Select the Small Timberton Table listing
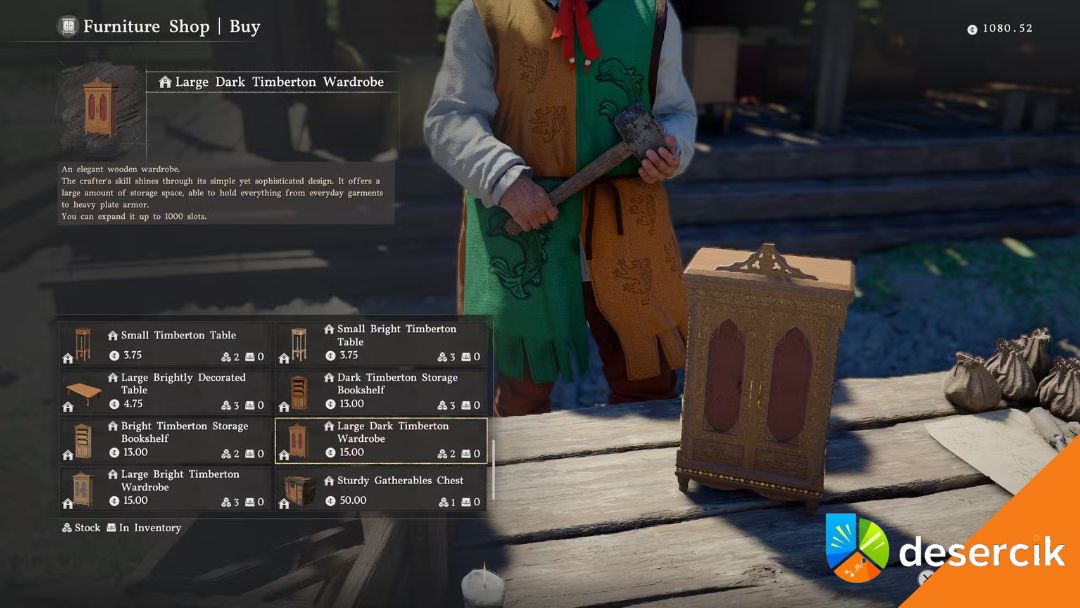This screenshot has width=1080, height=608. tap(165, 344)
